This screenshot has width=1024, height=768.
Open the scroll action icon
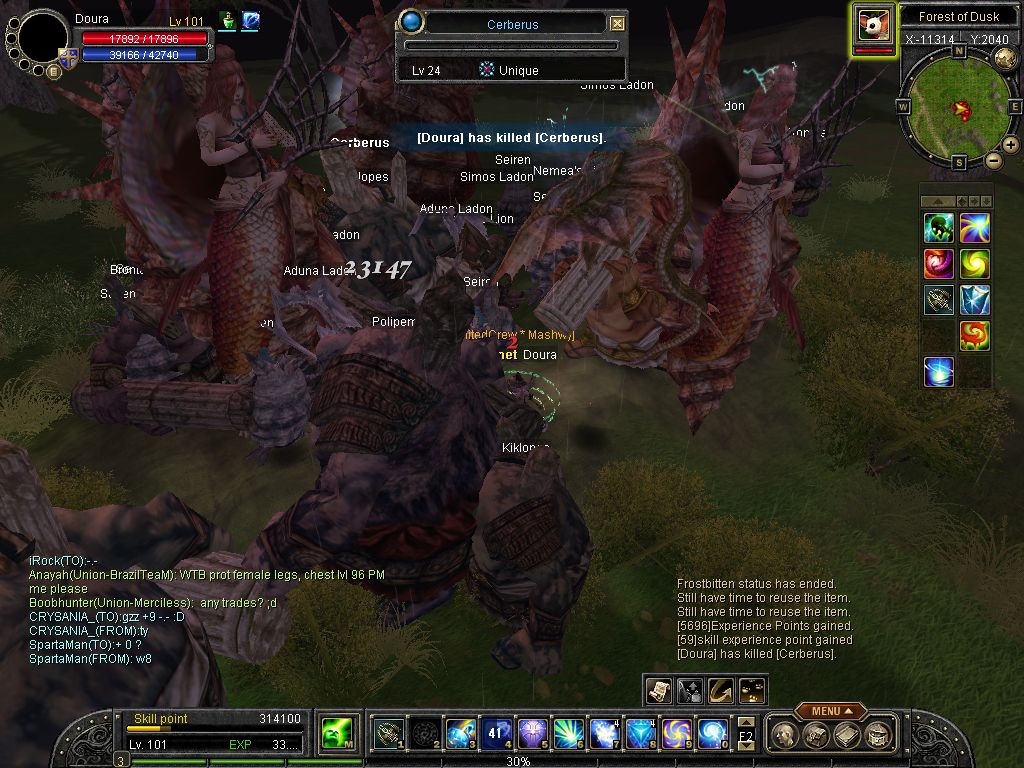coord(658,689)
